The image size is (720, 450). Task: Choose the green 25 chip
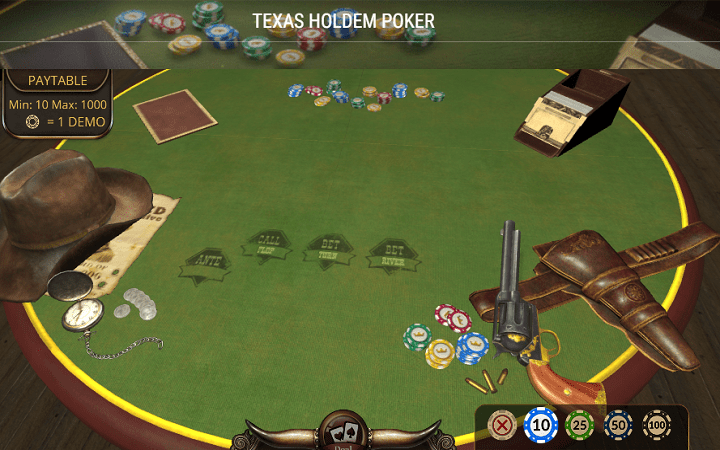[579, 425]
